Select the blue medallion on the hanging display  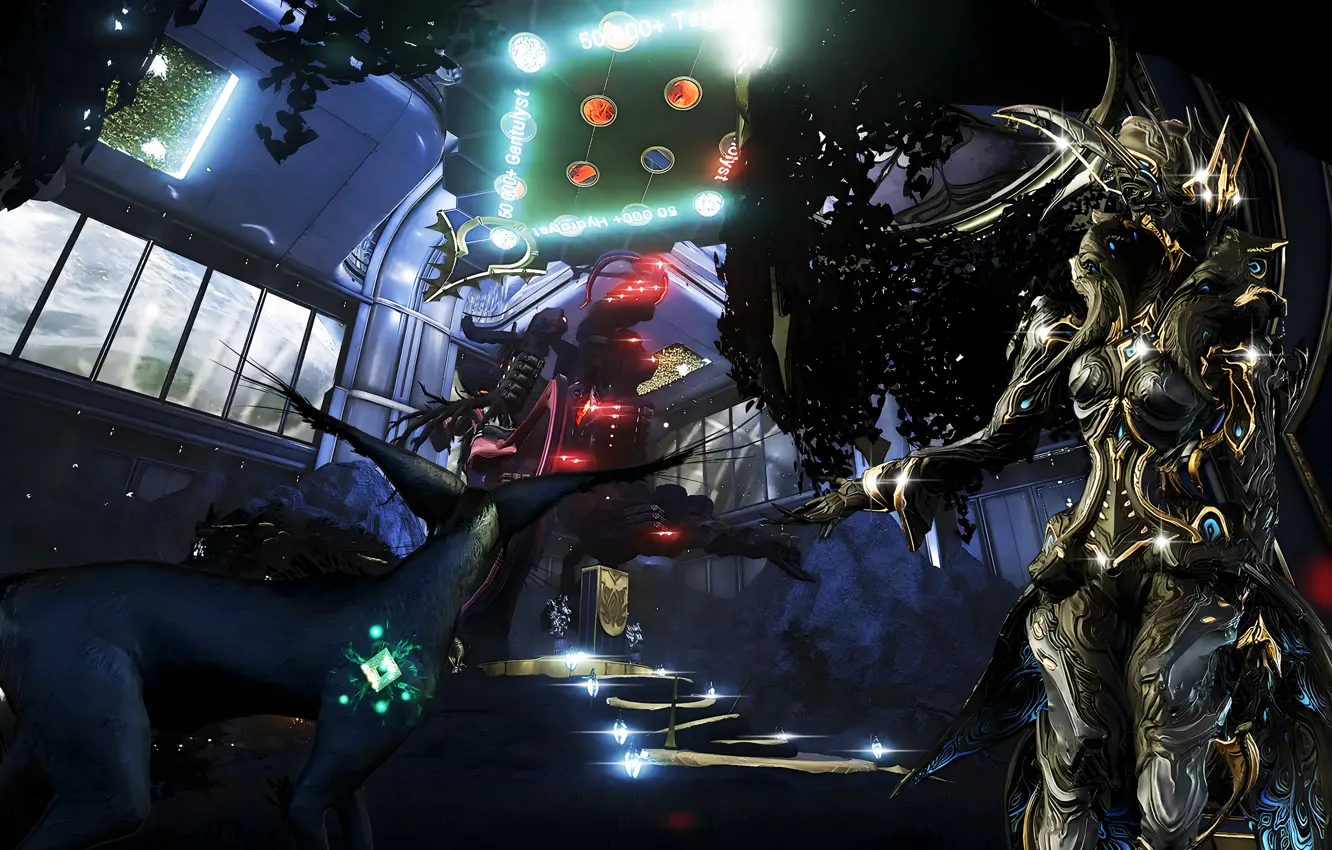(656, 160)
